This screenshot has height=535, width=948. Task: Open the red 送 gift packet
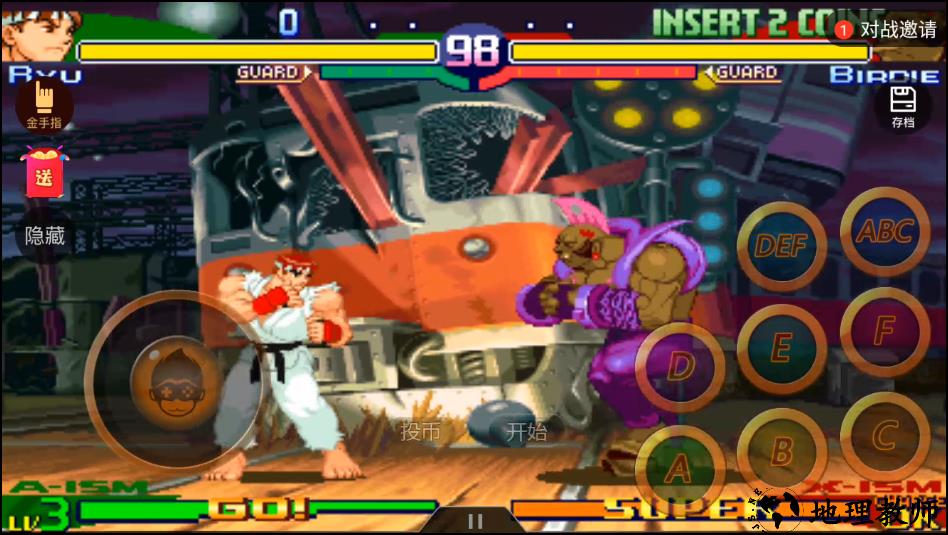click(44, 172)
